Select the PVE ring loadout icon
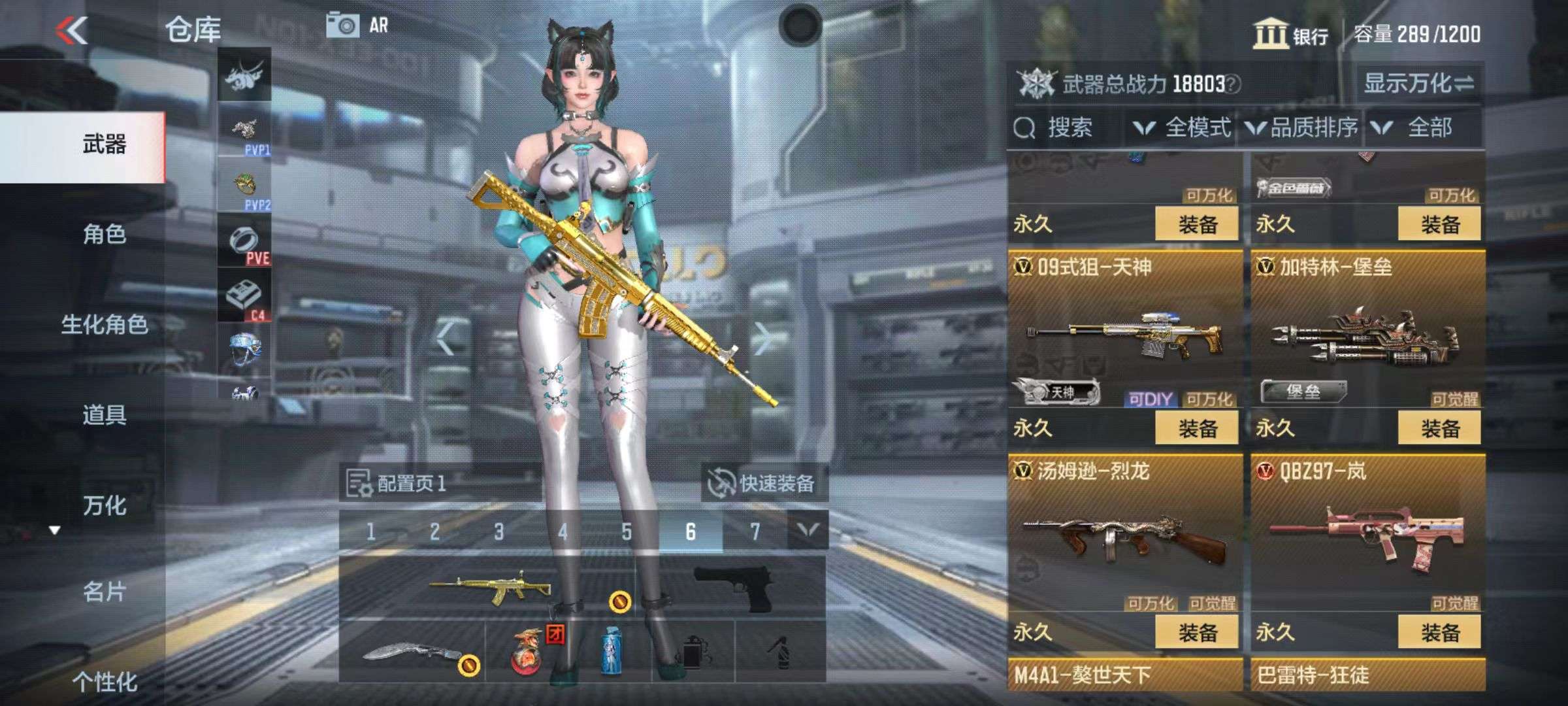This screenshot has width=1568, height=706. (x=244, y=243)
